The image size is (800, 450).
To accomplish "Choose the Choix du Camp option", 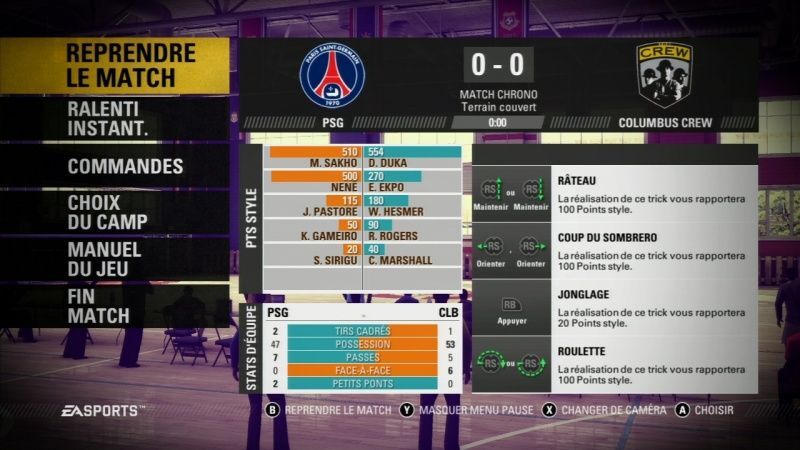I will (107, 212).
